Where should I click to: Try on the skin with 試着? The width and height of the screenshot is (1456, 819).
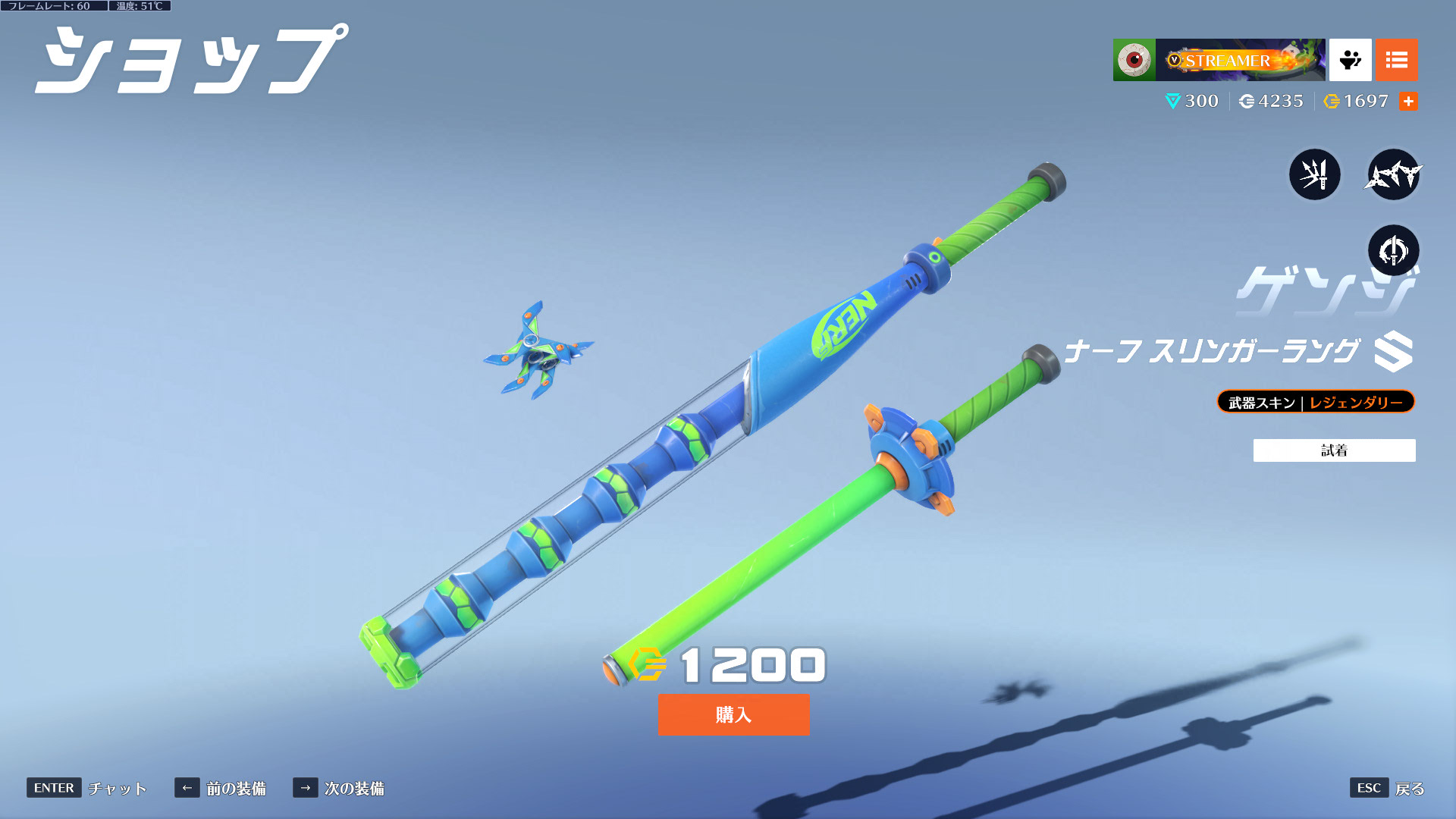(x=1334, y=450)
